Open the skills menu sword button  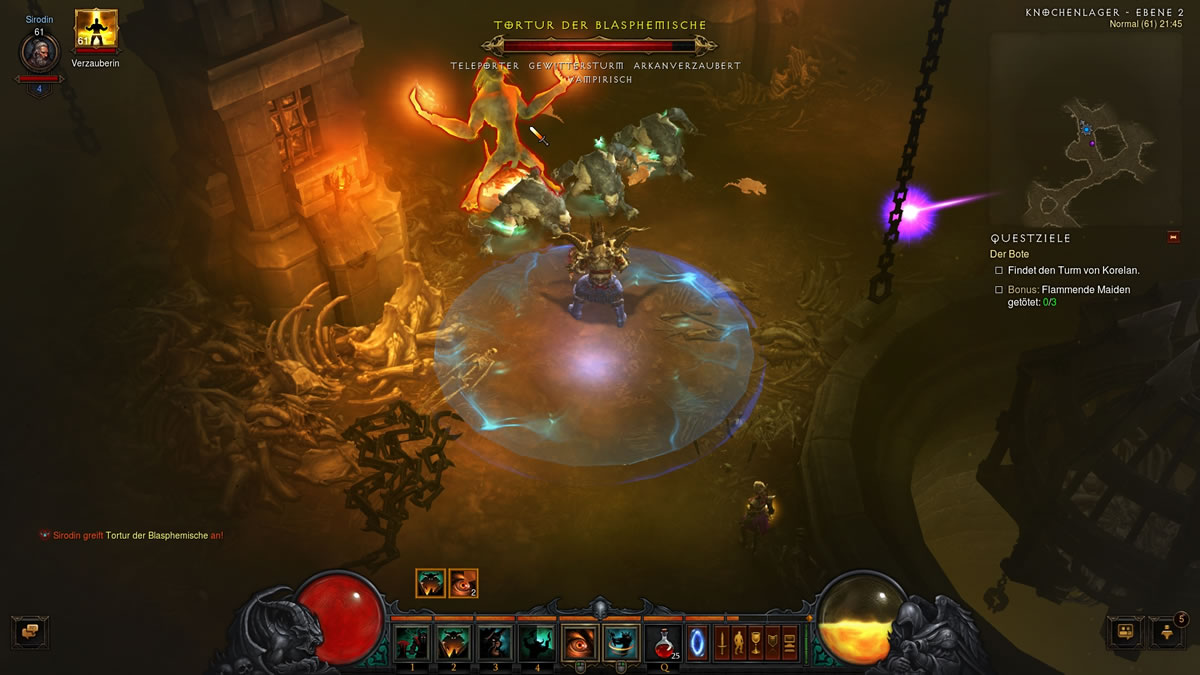(721, 642)
